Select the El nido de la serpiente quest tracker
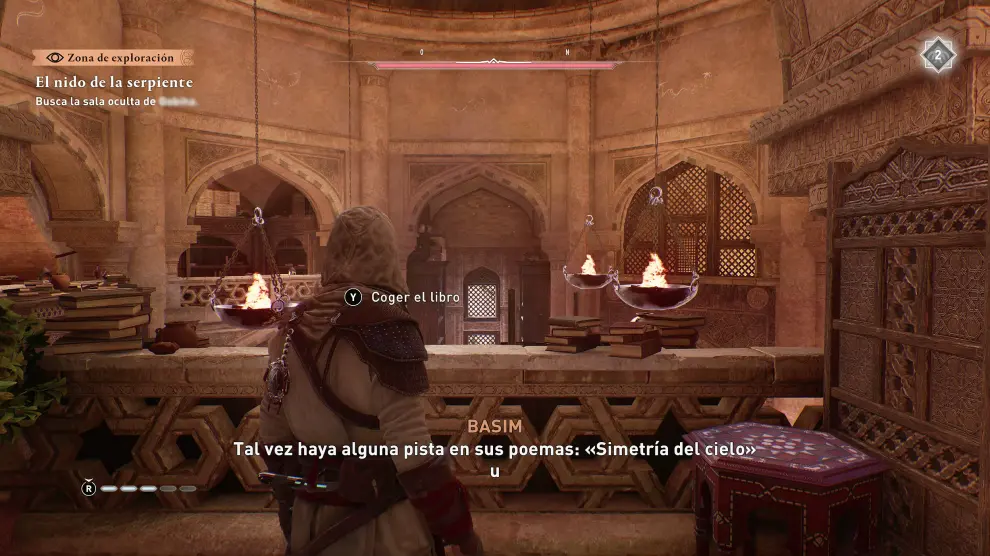The image size is (990, 556). click(114, 82)
